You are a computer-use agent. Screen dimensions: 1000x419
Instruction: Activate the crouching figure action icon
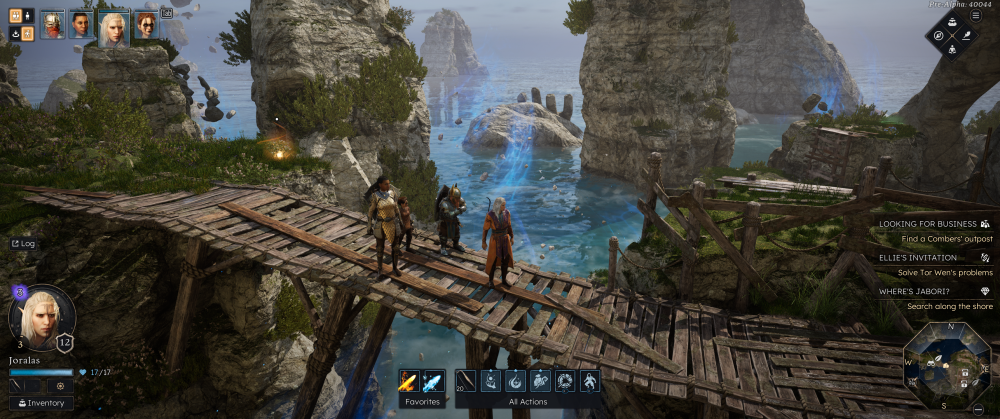click(x=590, y=381)
